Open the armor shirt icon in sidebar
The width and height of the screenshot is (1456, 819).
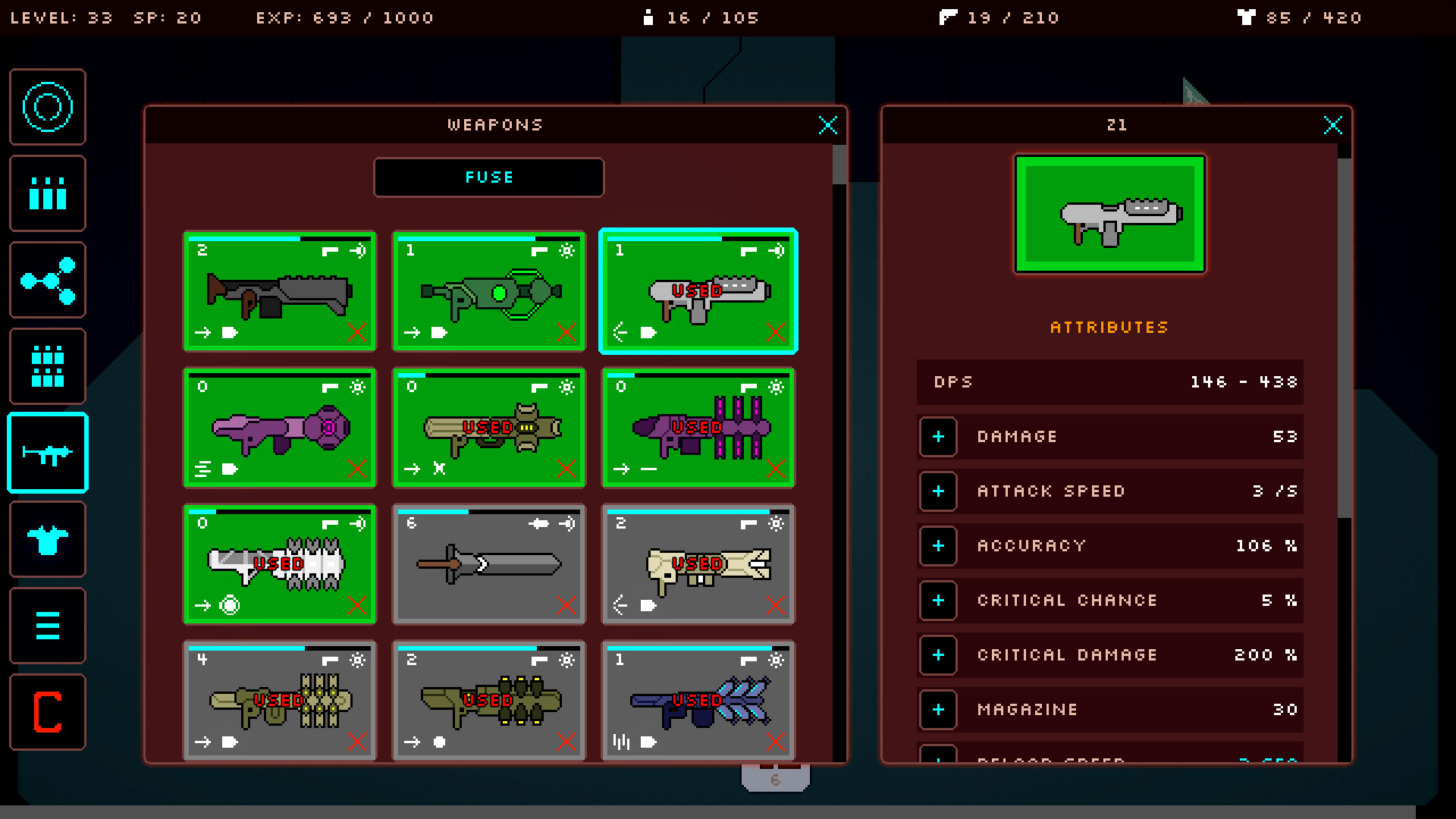47,538
